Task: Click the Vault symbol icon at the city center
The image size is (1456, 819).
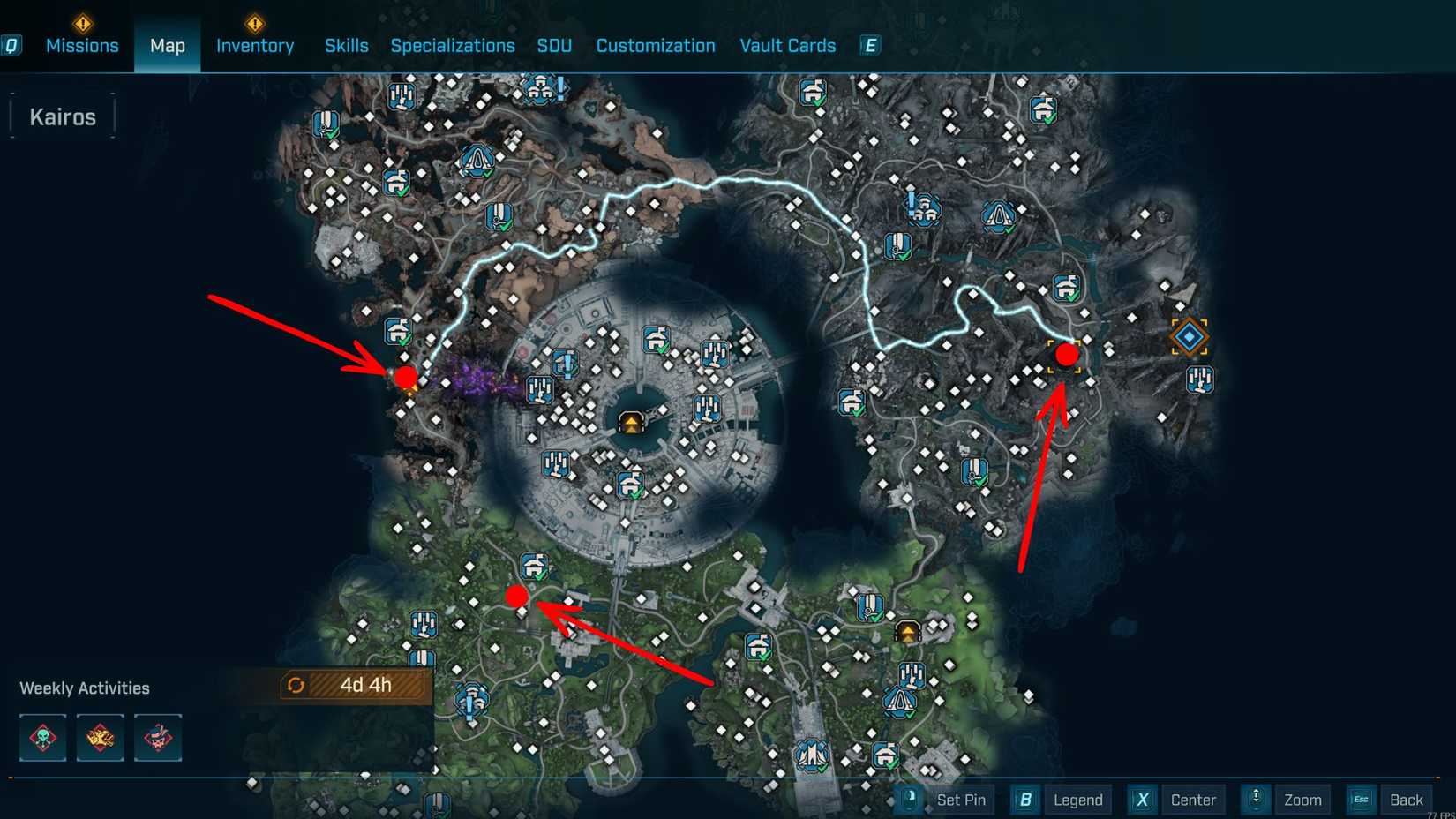Action: (632, 422)
